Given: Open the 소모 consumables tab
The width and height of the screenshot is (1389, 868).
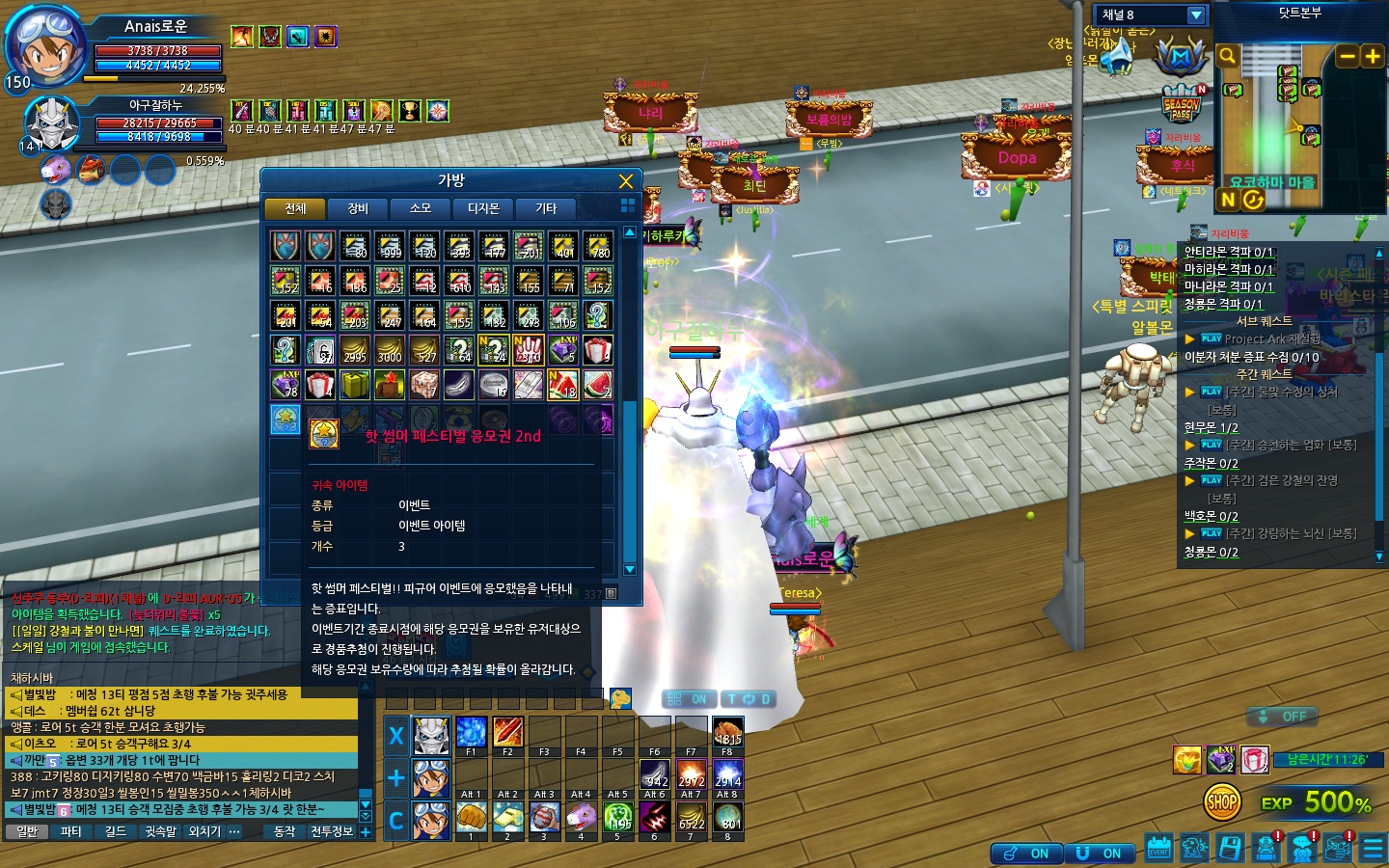Looking at the screenshot, I should tap(421, 208).
